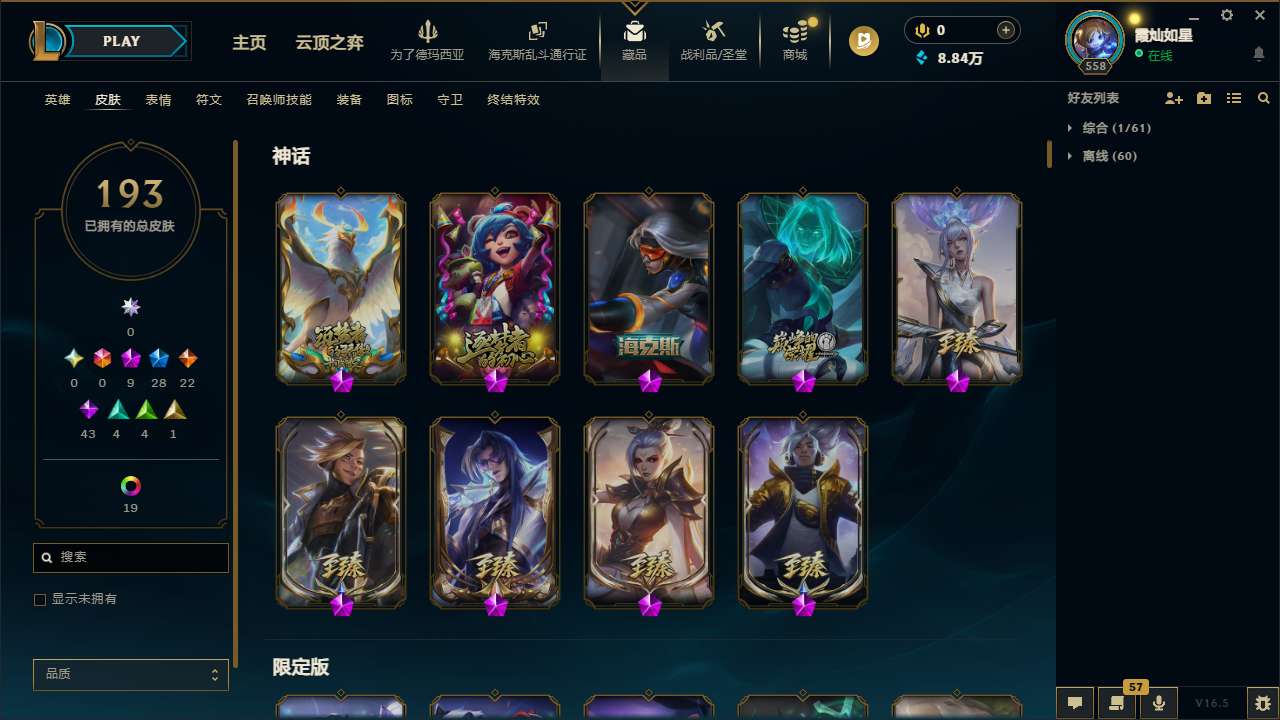This screenshot has width=1280, height=720.
Task: Switch to the 英雄 tab
Action: pyautogui.click(x=57, y=100)
